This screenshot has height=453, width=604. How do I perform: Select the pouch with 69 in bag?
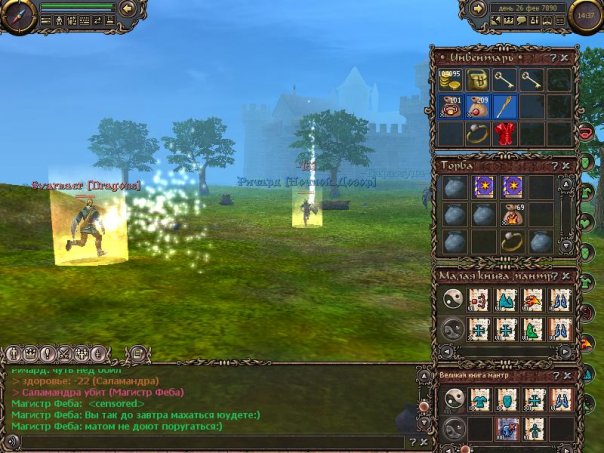click(x=514, y=214)
